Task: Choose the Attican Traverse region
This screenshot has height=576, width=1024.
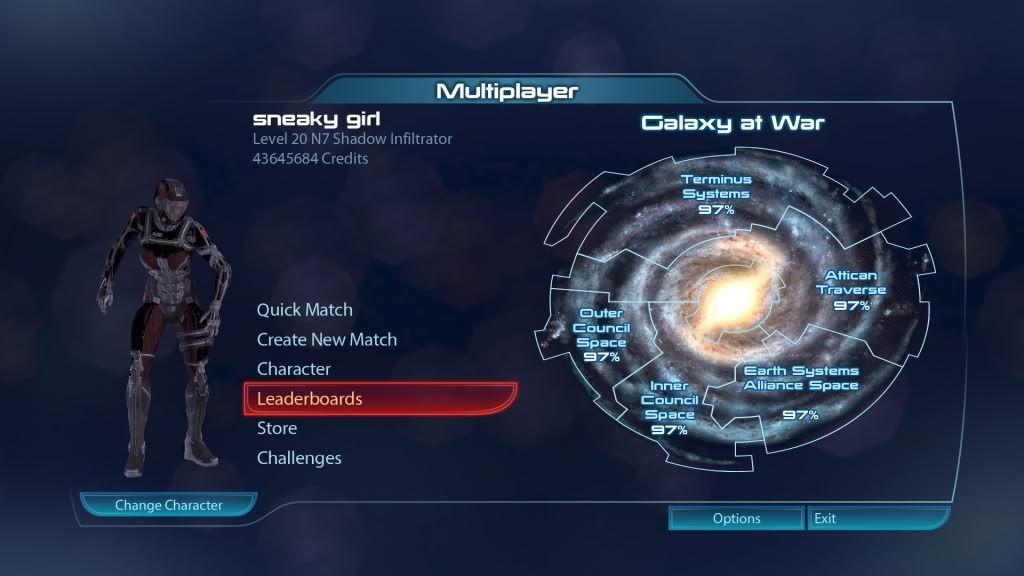Action: coord(851,290)
